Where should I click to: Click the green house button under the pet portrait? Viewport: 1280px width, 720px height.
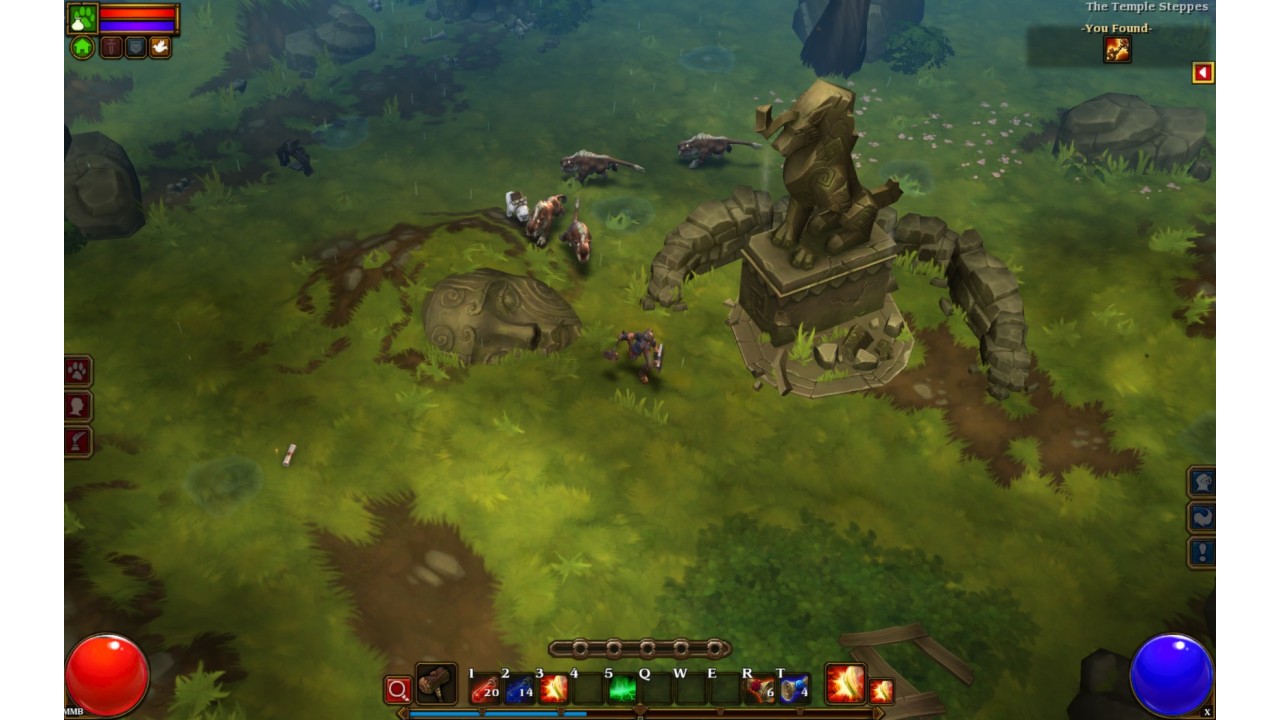coord(82,47)
